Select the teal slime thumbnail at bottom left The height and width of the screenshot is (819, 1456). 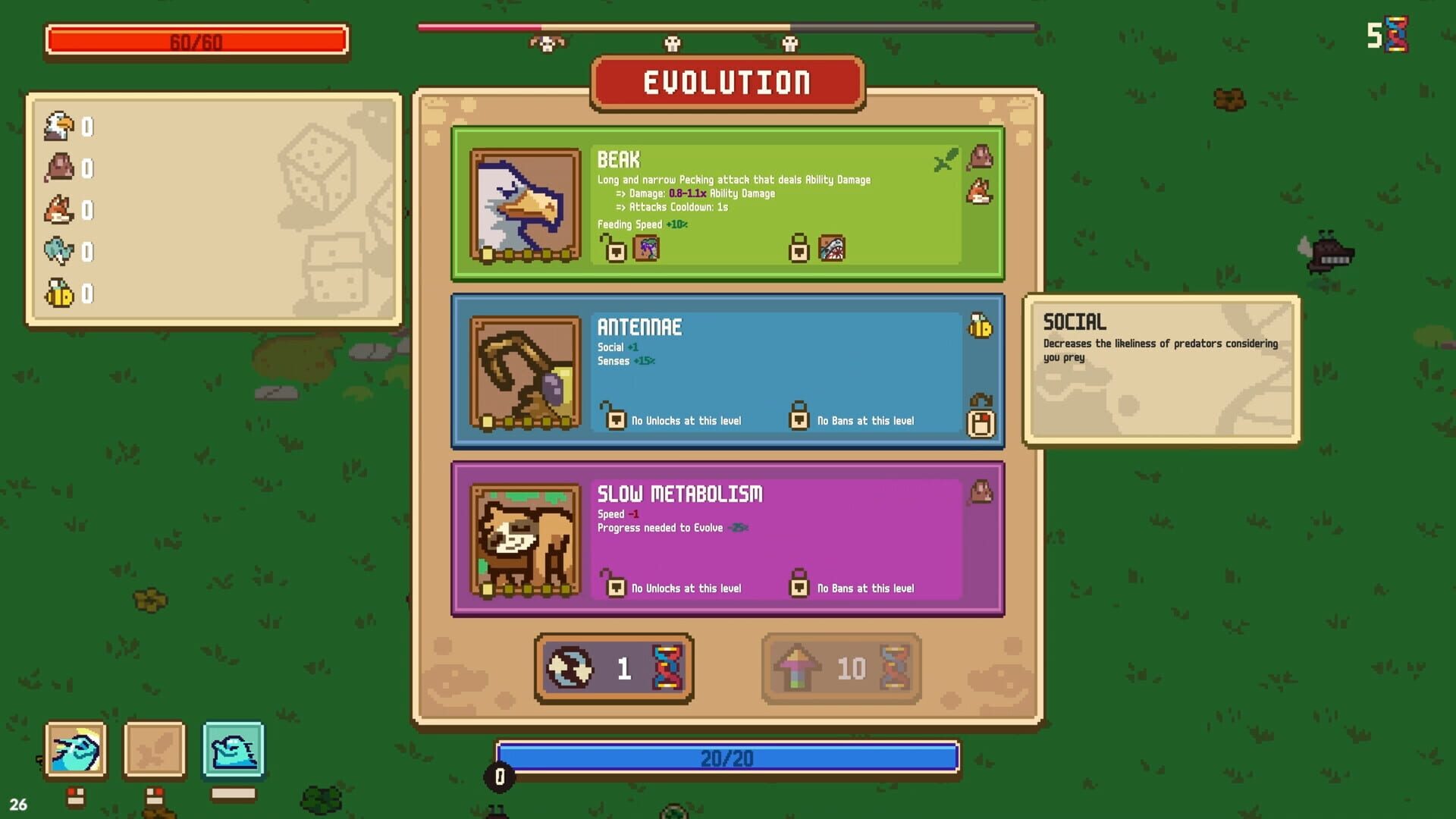point(232,751)
